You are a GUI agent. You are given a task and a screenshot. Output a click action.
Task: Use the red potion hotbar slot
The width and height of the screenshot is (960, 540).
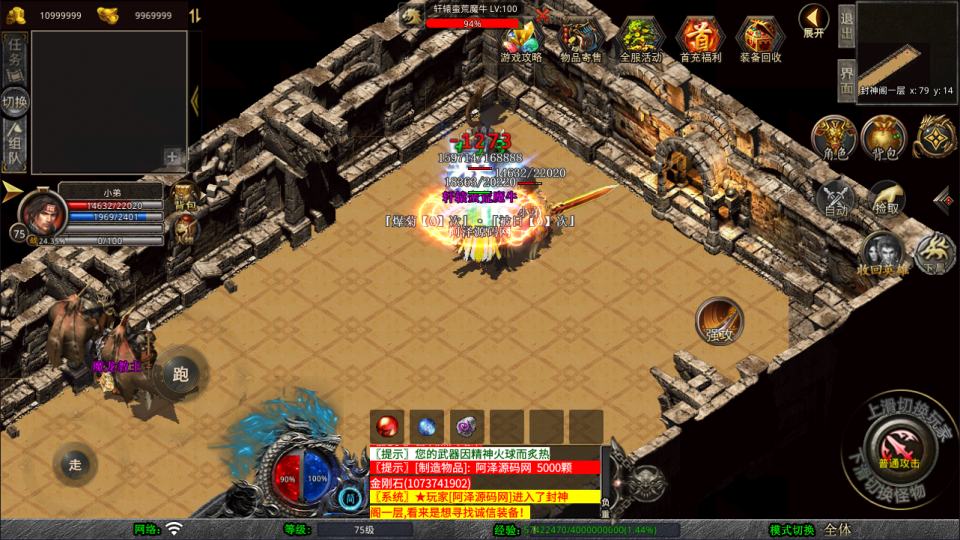(388, 424)
